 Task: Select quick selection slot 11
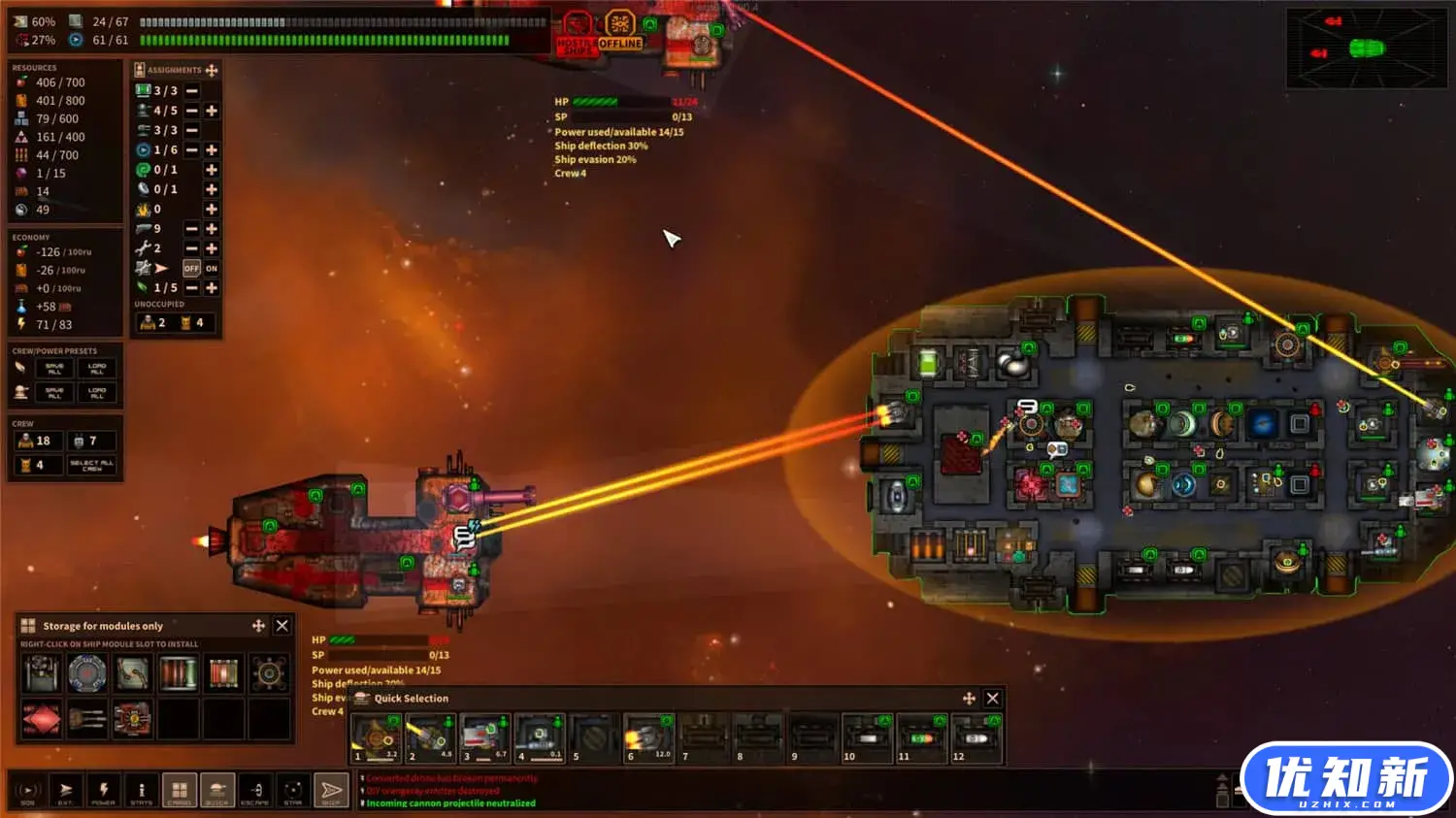(921, 738)
